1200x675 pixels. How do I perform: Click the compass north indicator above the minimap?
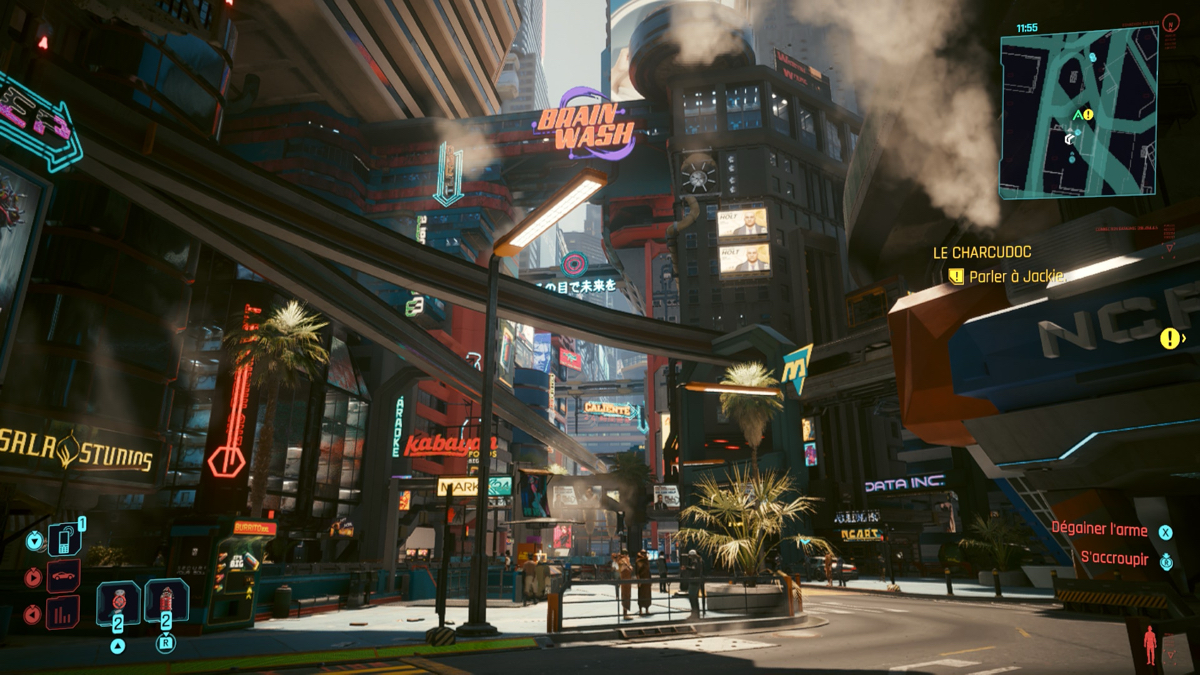pos(1171,21)
